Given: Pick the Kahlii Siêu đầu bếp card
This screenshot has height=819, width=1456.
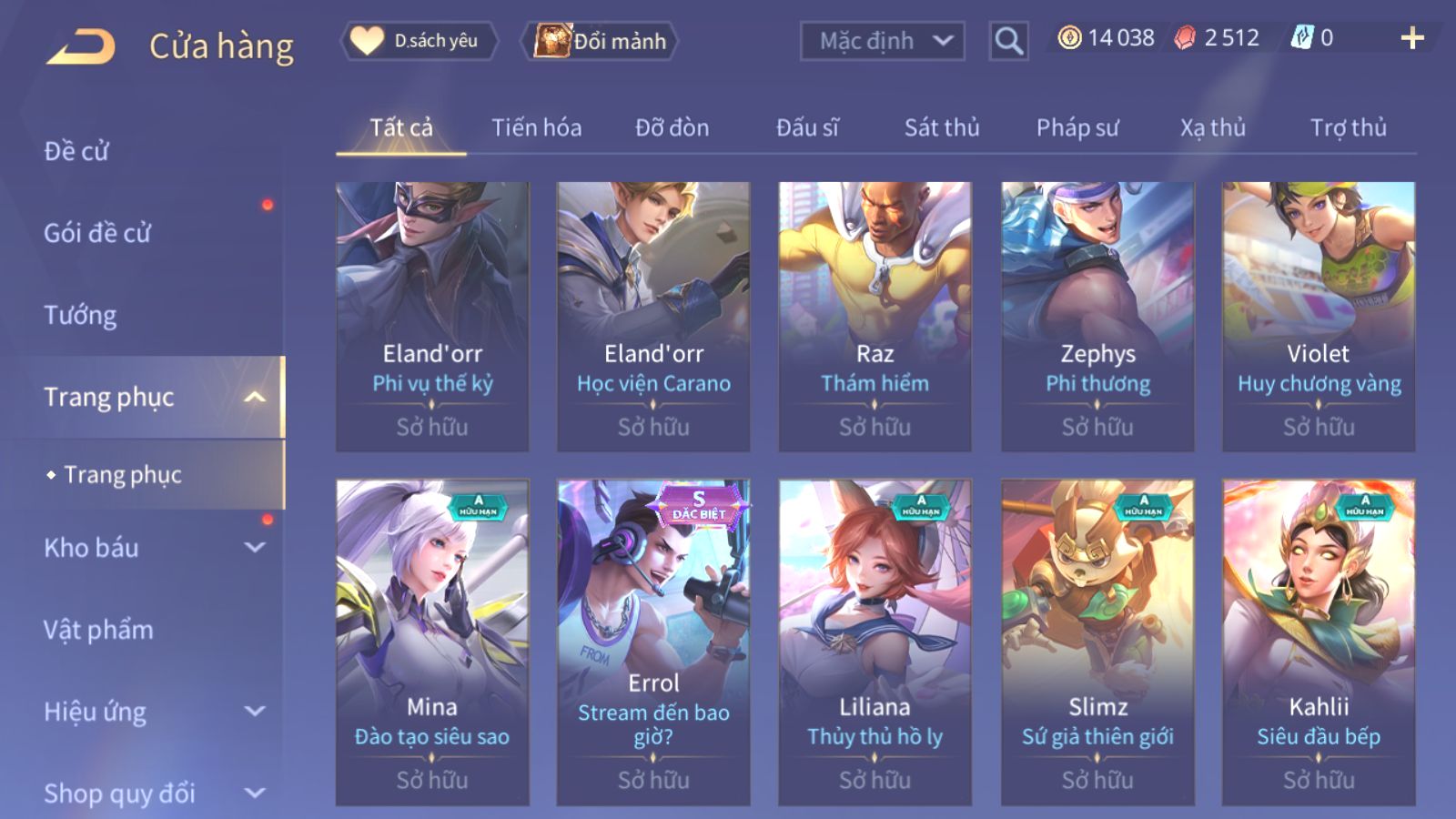Looking at the screenshot, I should coord(1318,642).
